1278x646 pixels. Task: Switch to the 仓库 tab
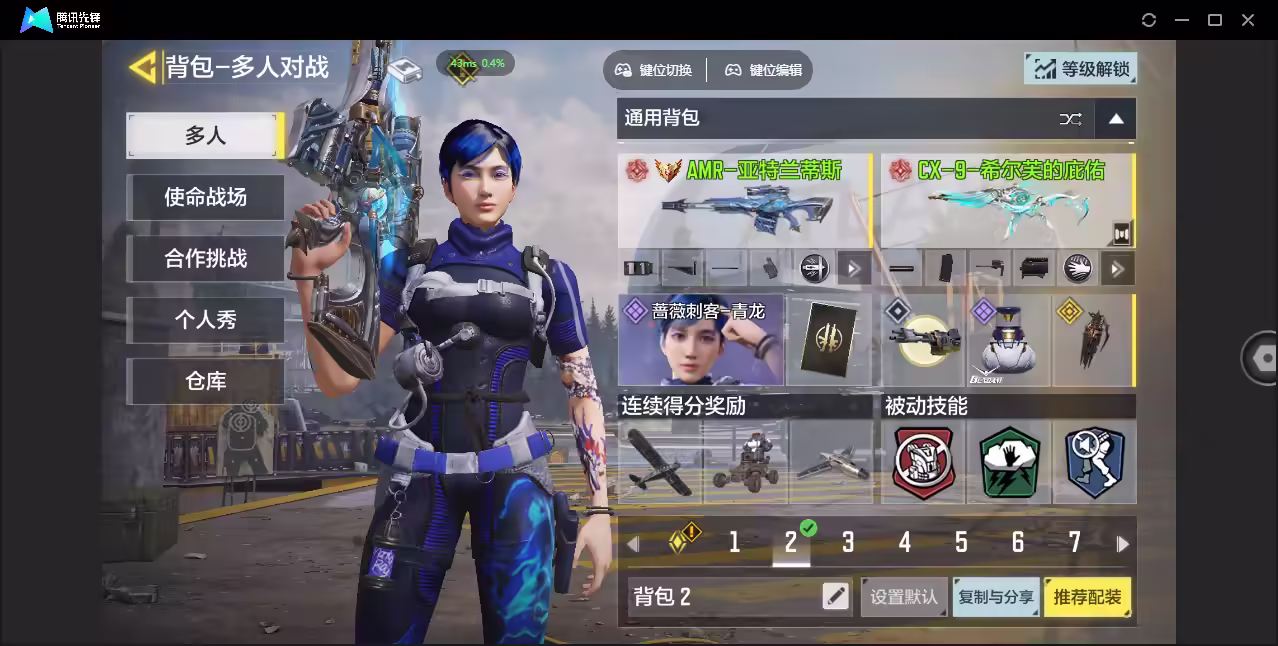coord(205,381)
